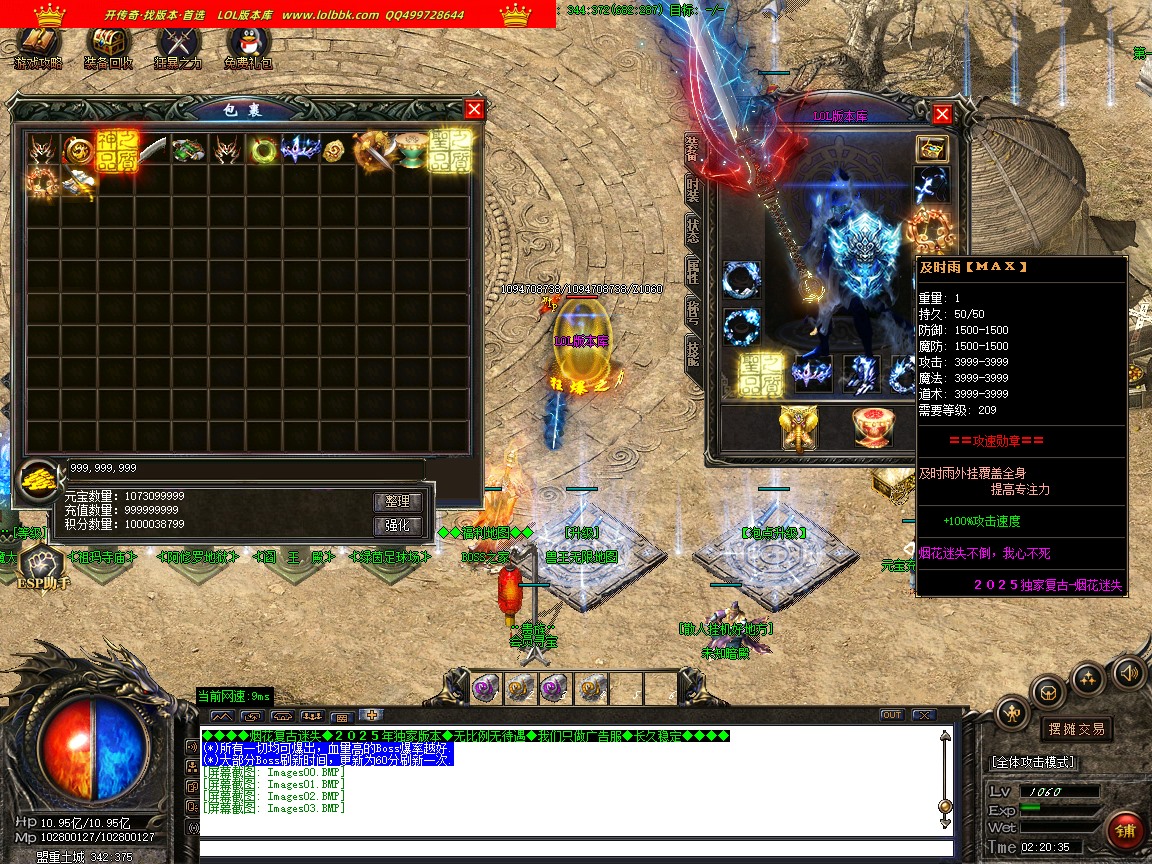This screenshot has width=1152, height=864.
Task: Open the 游戏攻略 game guide
Action: [38, 46]
